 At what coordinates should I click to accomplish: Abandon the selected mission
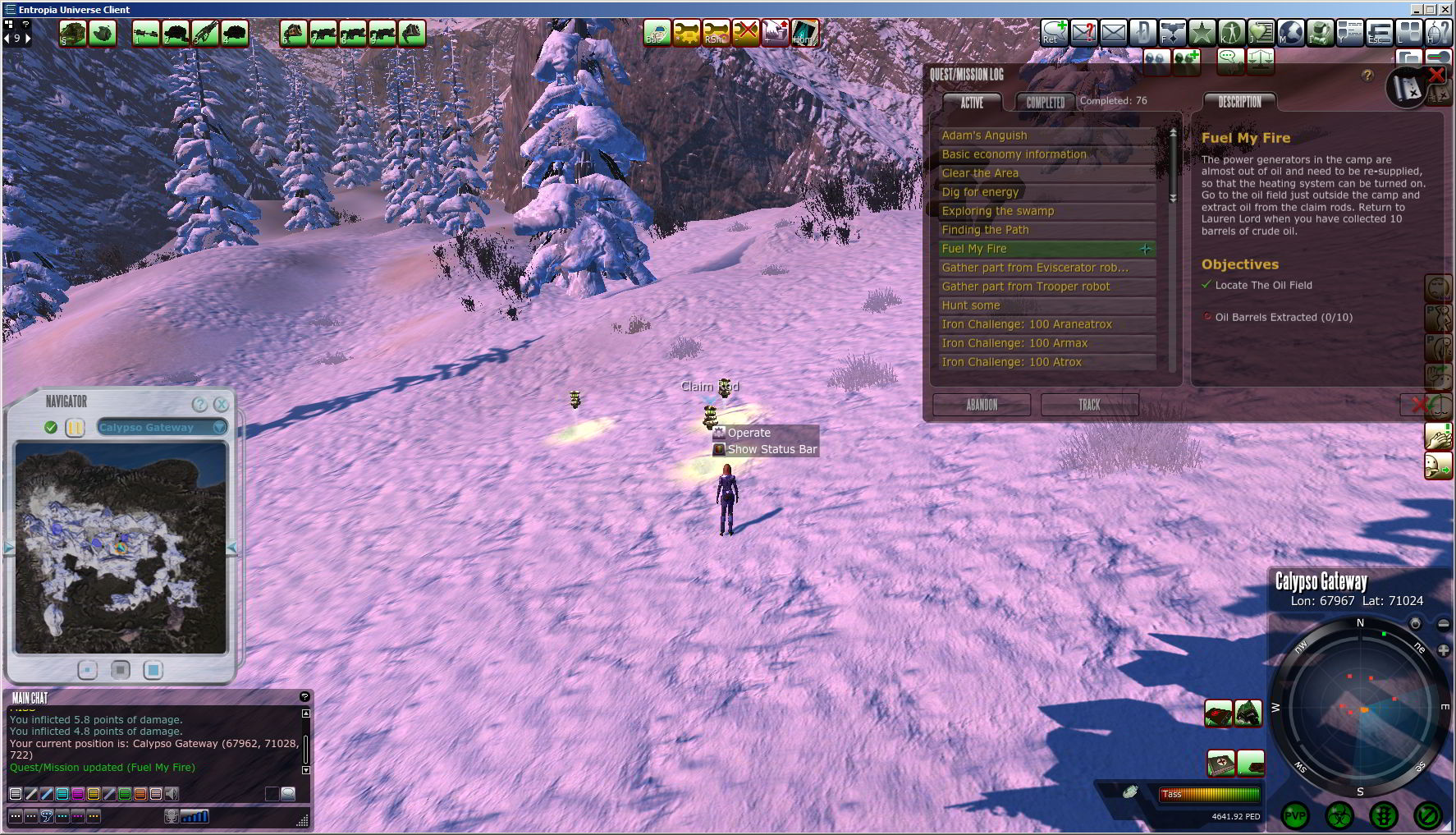pyautogui.click(x=982, y=405)
